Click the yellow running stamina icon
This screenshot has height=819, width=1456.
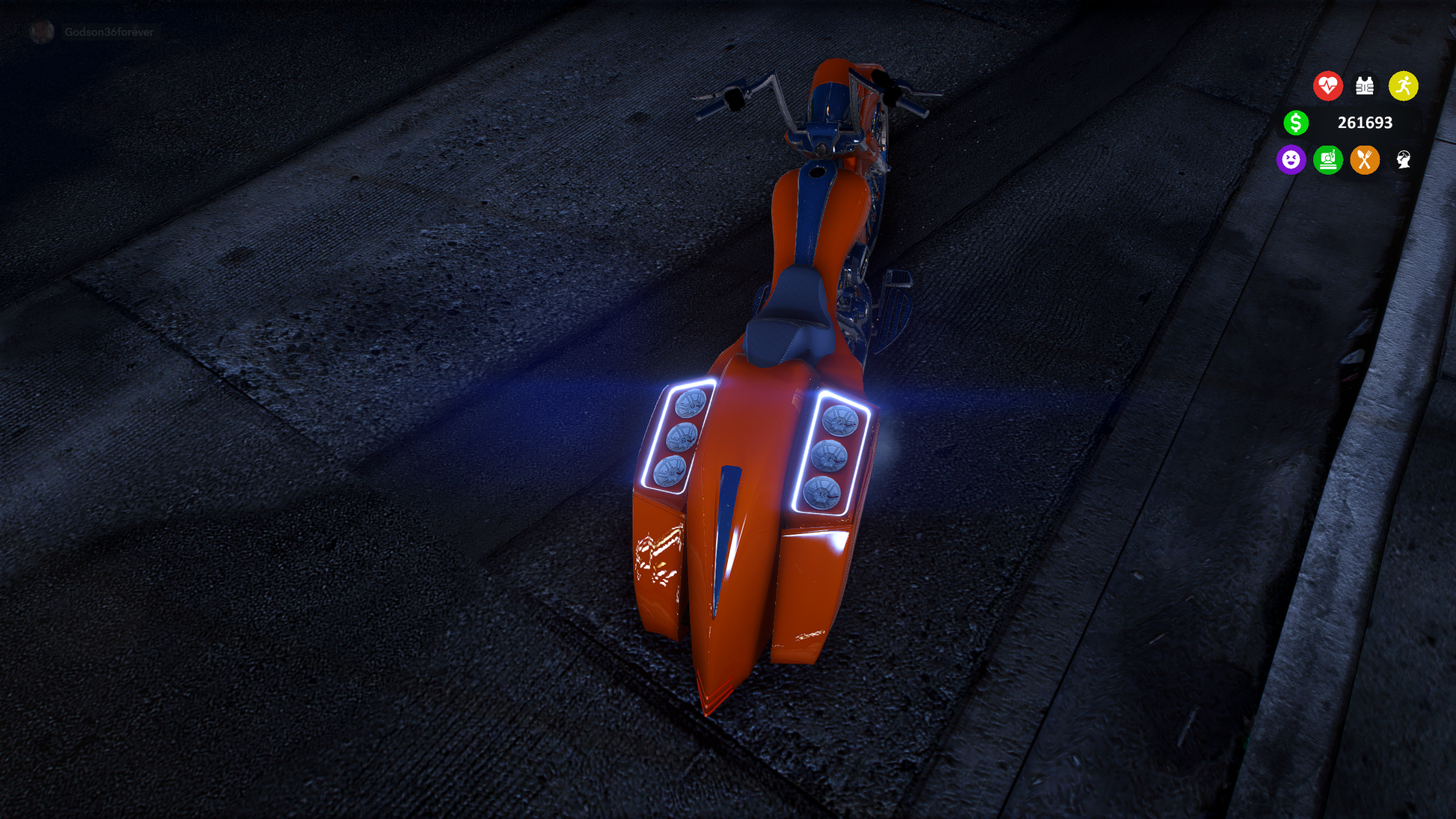click(1403, 86)
